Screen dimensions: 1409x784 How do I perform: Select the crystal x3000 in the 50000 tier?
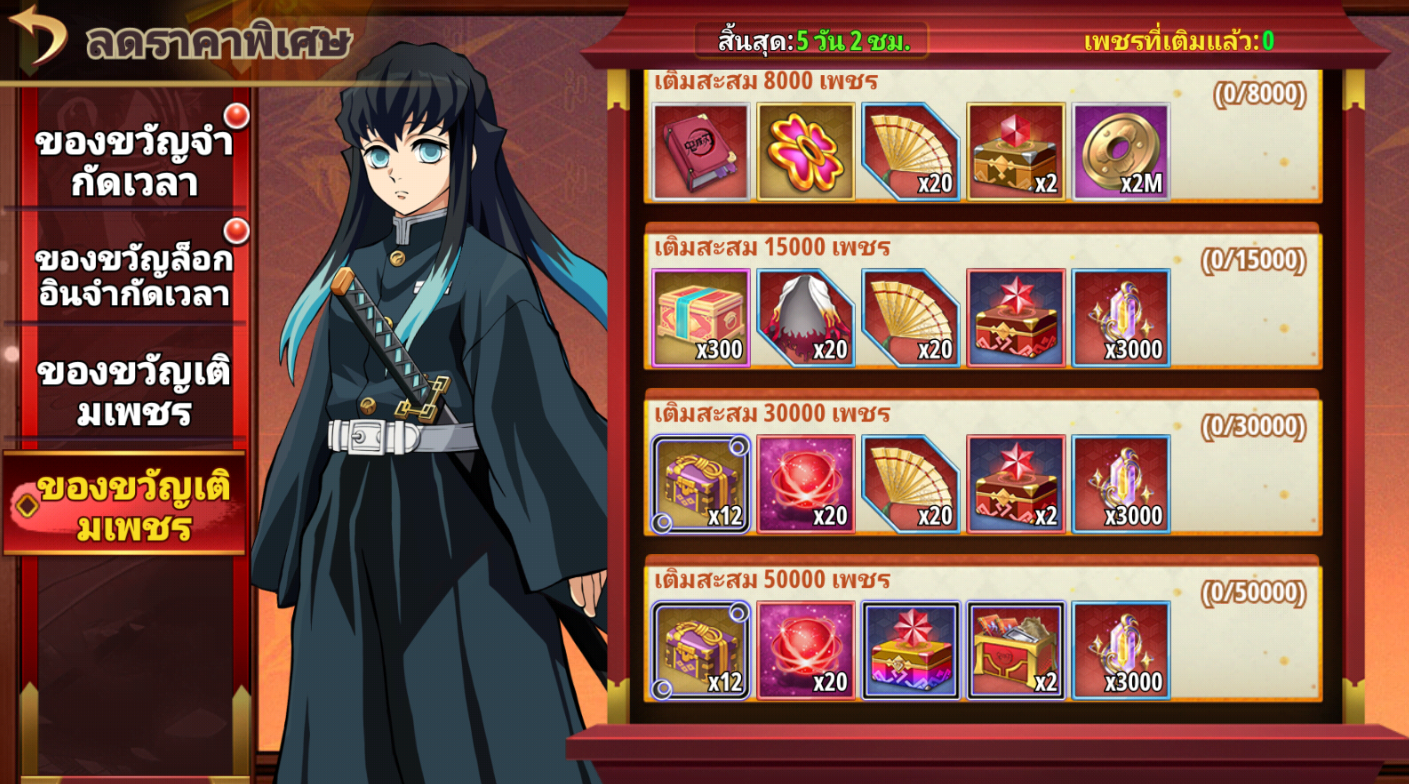tap(1121, 650)
